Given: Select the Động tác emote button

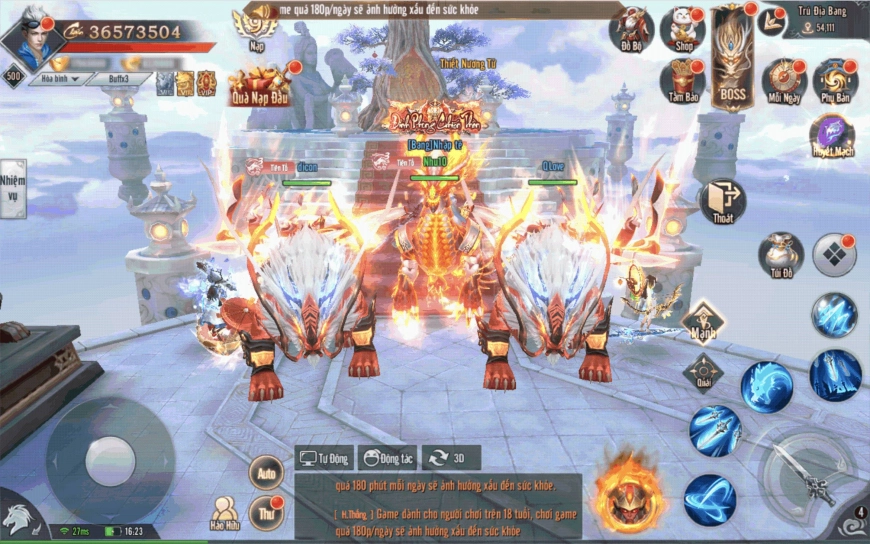Looking at the screenshot, I should pos(386,458).
